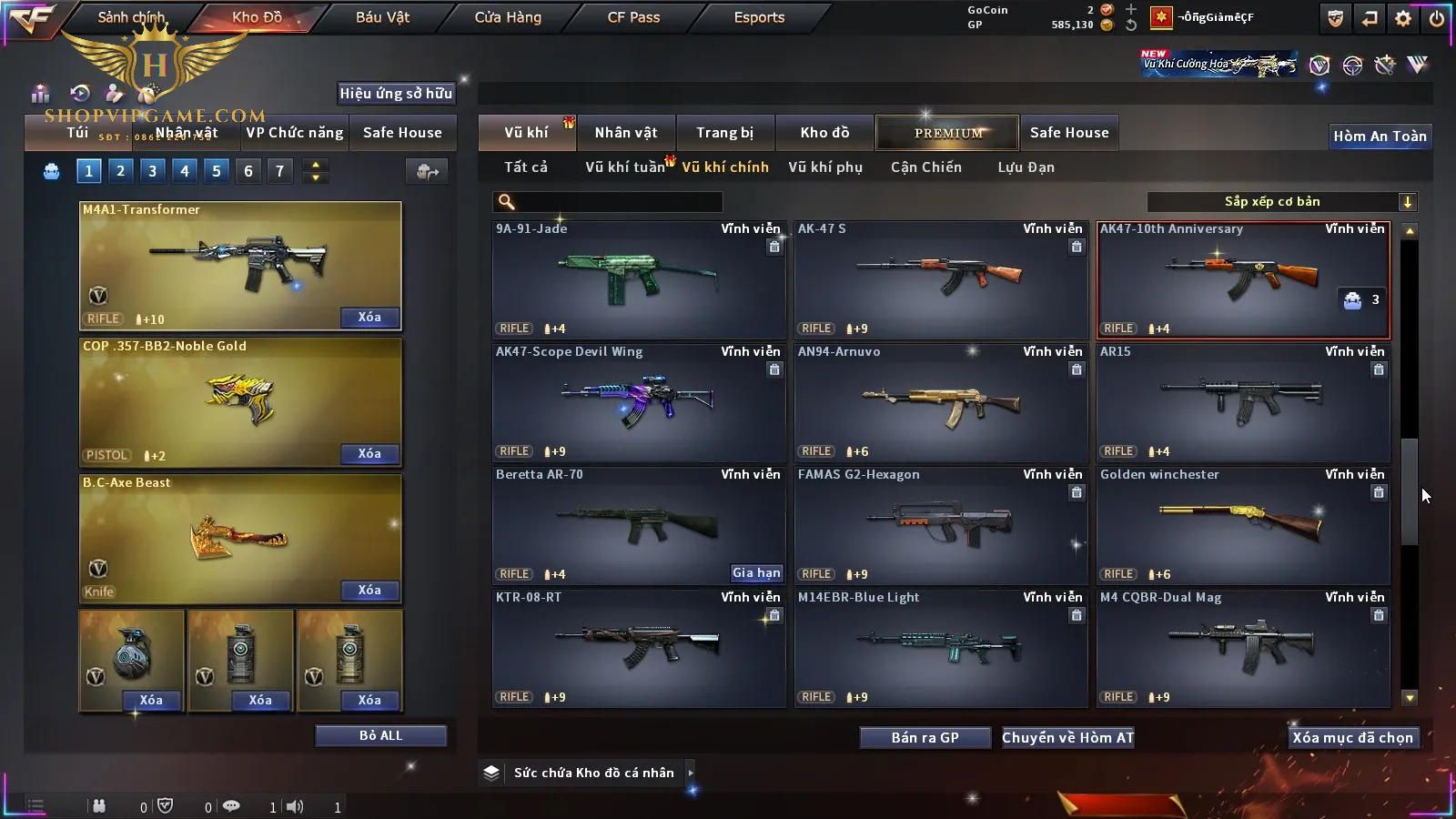Viewport: 1456px width, 819px height.
Task: Select the M14EBR-Blue Light rifle
Action: coord(940,647)
